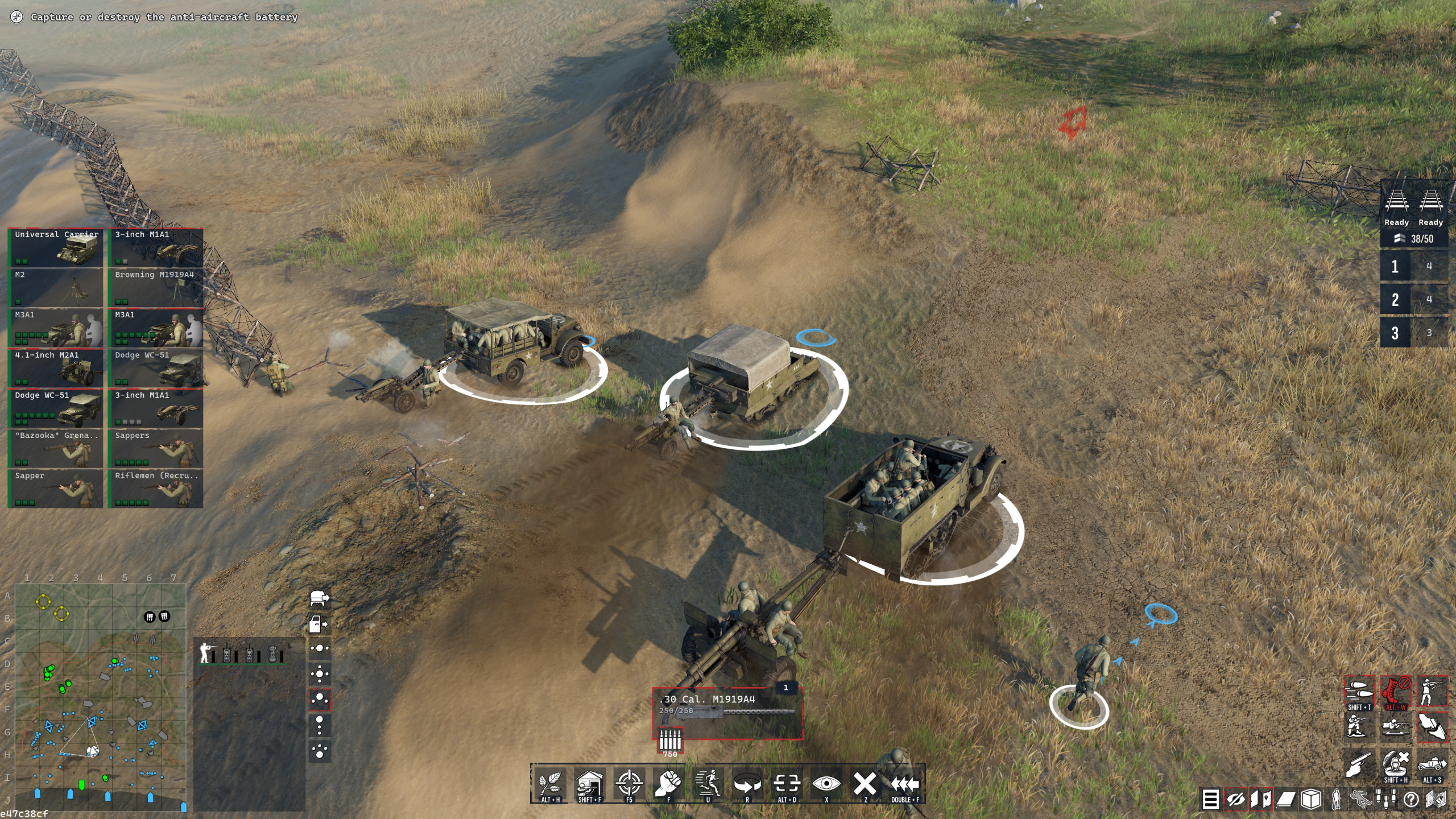Select control group 1
This screenshot has width=1456, height=819.
1395,266
